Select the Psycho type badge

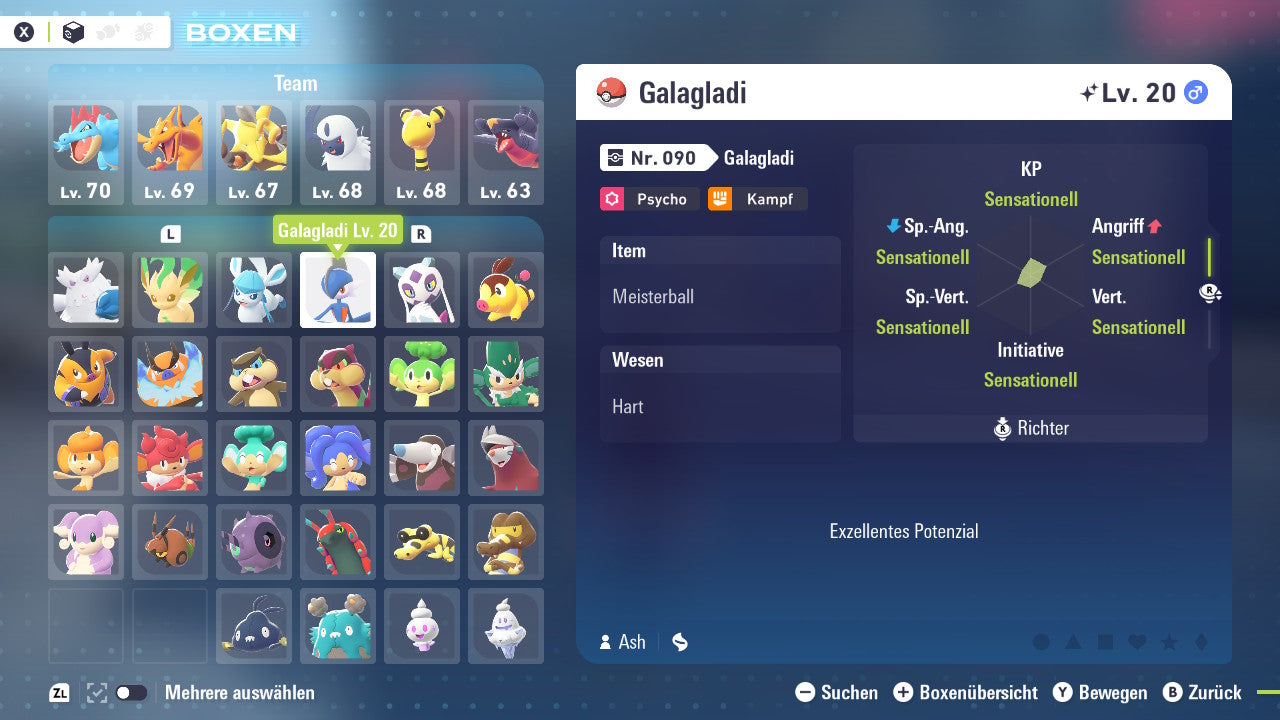pyautogui.click(x=648, y=199)
